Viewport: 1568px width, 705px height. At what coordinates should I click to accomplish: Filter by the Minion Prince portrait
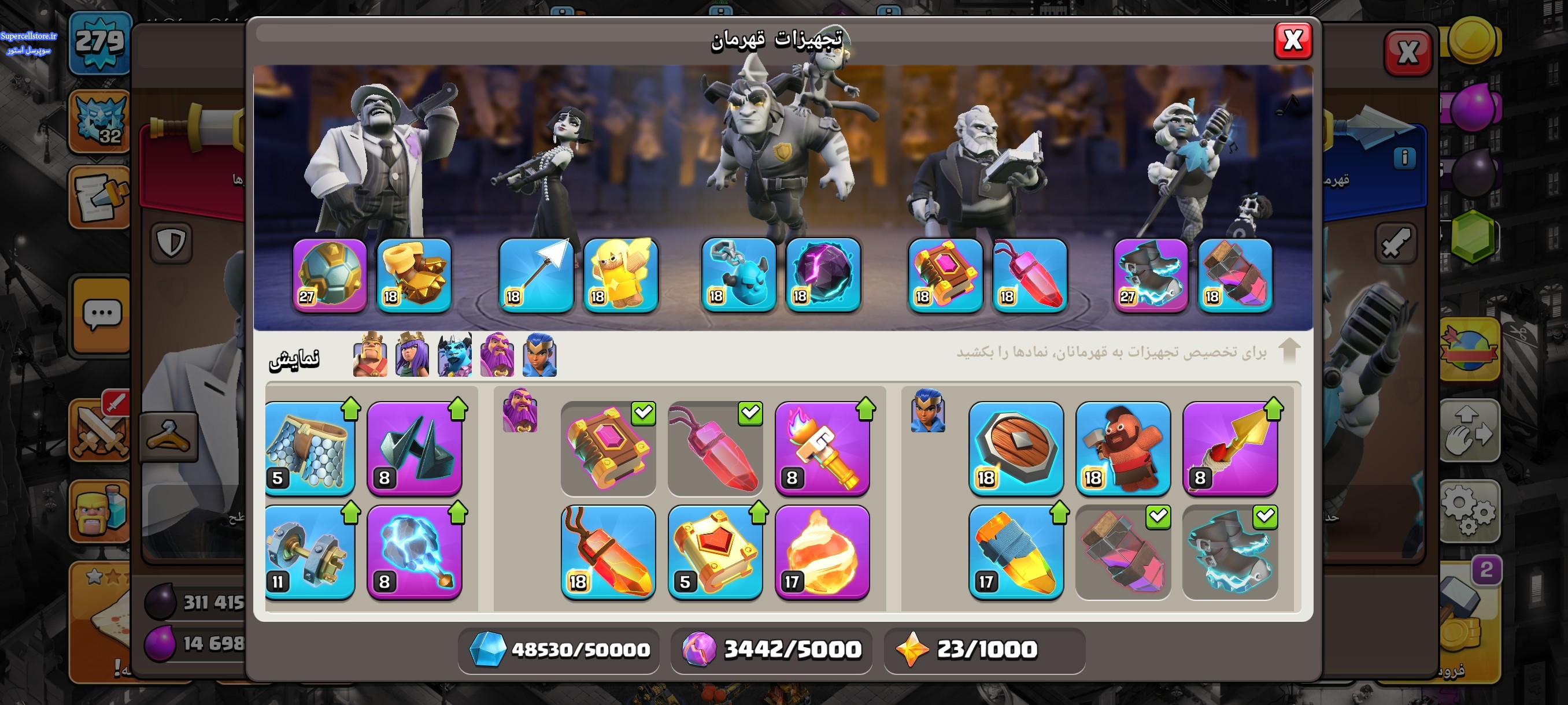tap(454, 355)
